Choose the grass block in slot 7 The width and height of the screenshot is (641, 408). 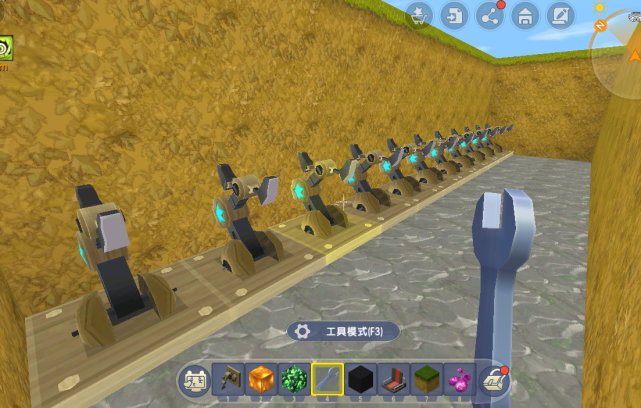tap(426, 379)
